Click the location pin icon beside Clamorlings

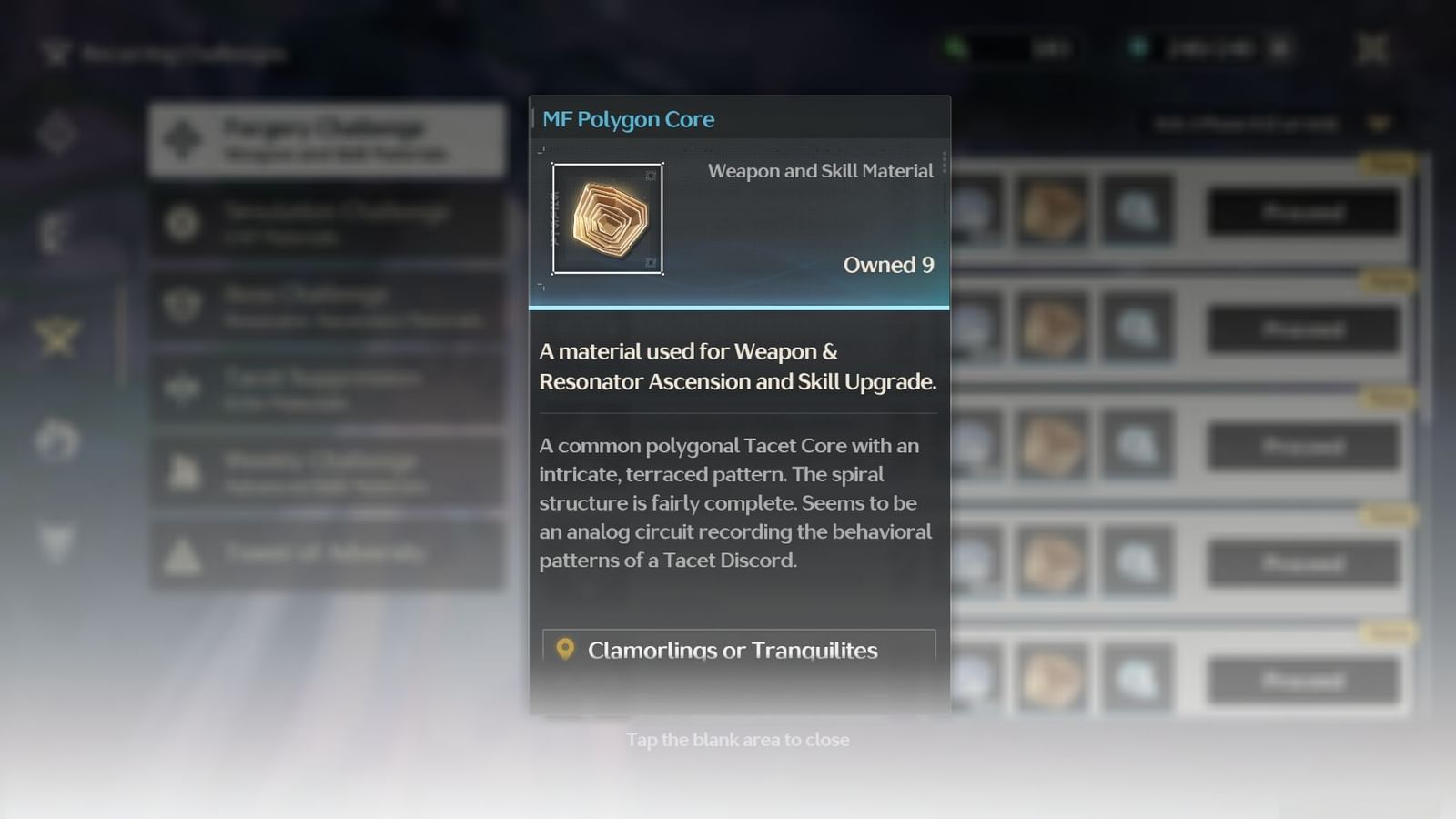(x=564, y=650)
